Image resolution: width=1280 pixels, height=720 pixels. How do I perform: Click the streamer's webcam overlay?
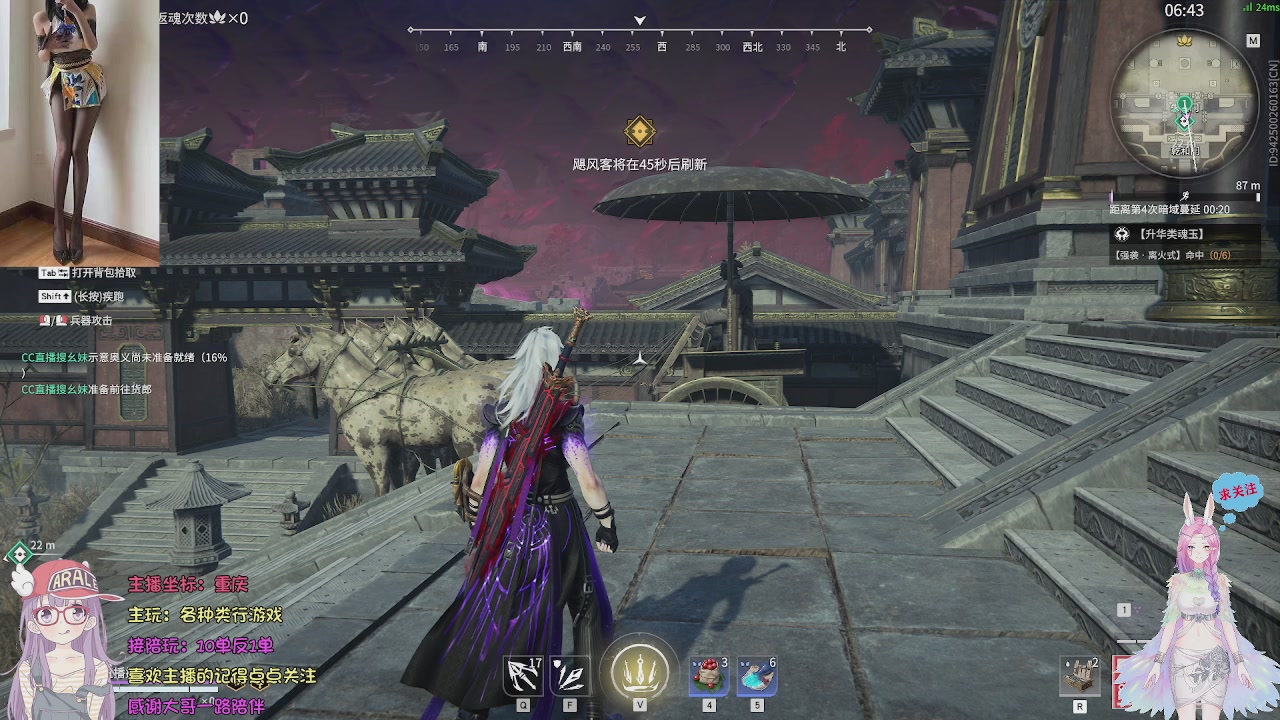click(x=80, y=132)
